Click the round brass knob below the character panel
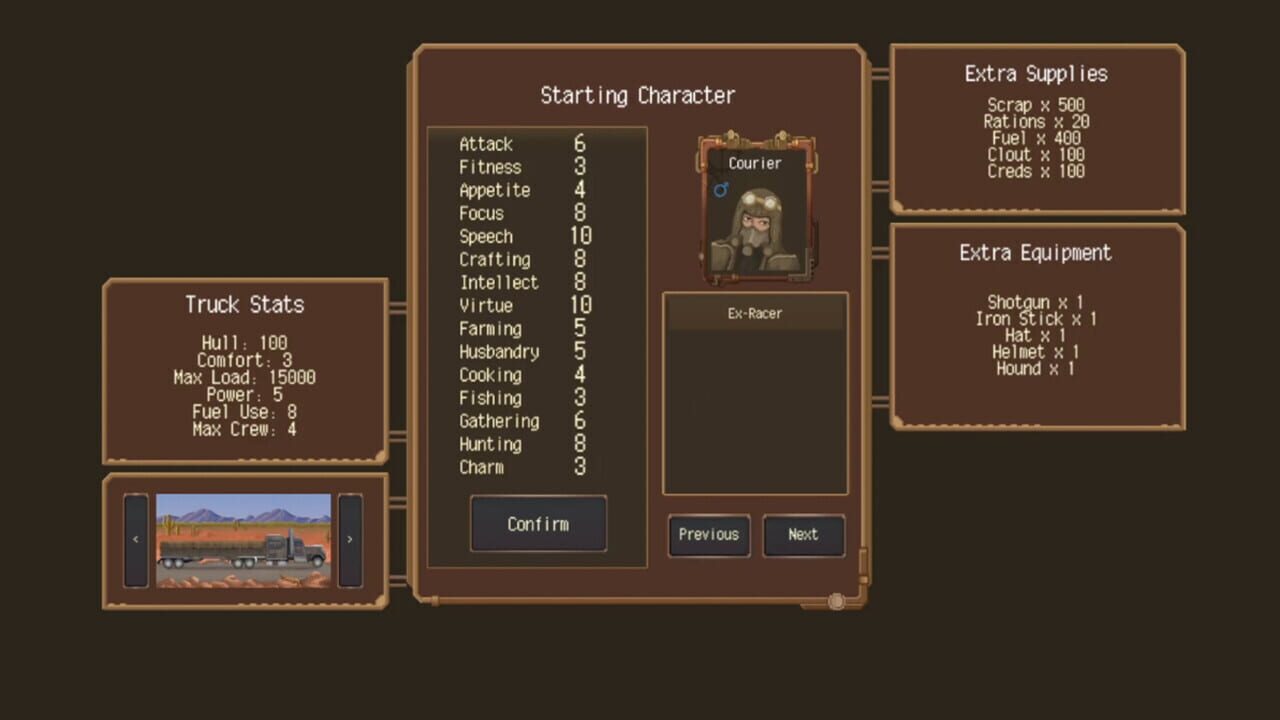 click(836, 600)
